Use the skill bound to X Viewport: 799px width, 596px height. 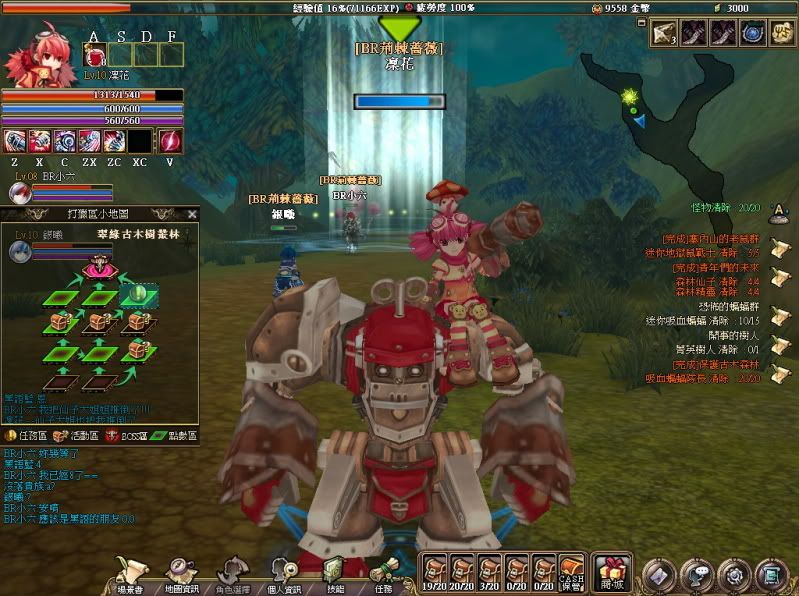click(x=40, y=141)
